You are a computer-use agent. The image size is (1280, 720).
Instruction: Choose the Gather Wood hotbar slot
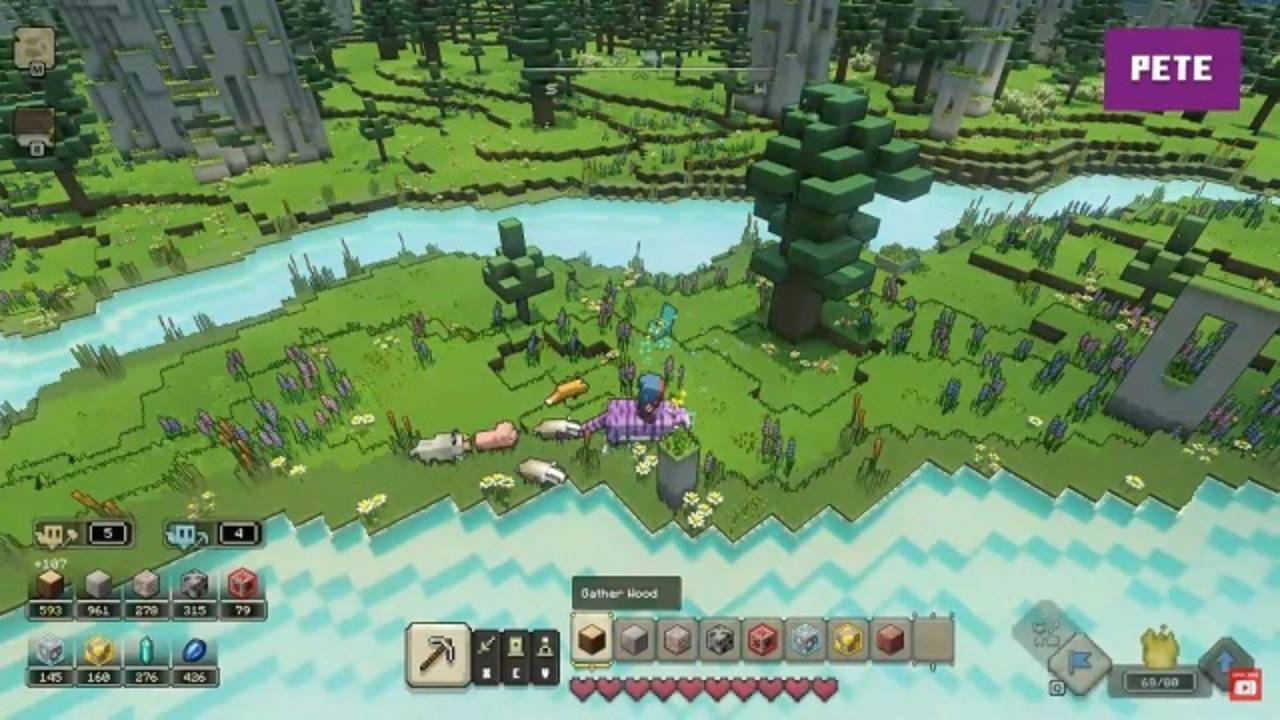click(592, 638)
